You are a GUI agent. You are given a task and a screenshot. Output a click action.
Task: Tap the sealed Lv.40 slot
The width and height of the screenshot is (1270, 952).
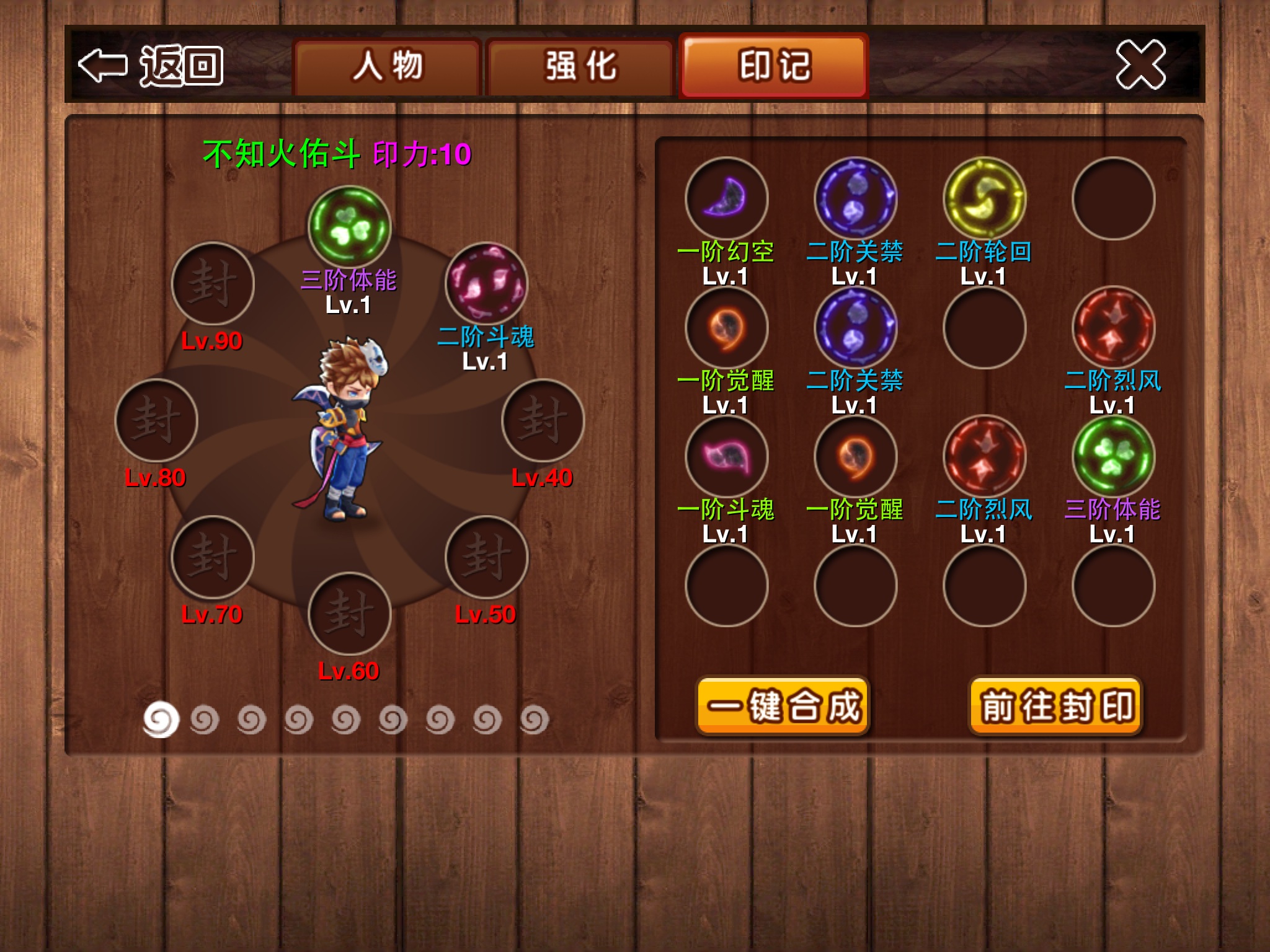click(x=543, y=420)
